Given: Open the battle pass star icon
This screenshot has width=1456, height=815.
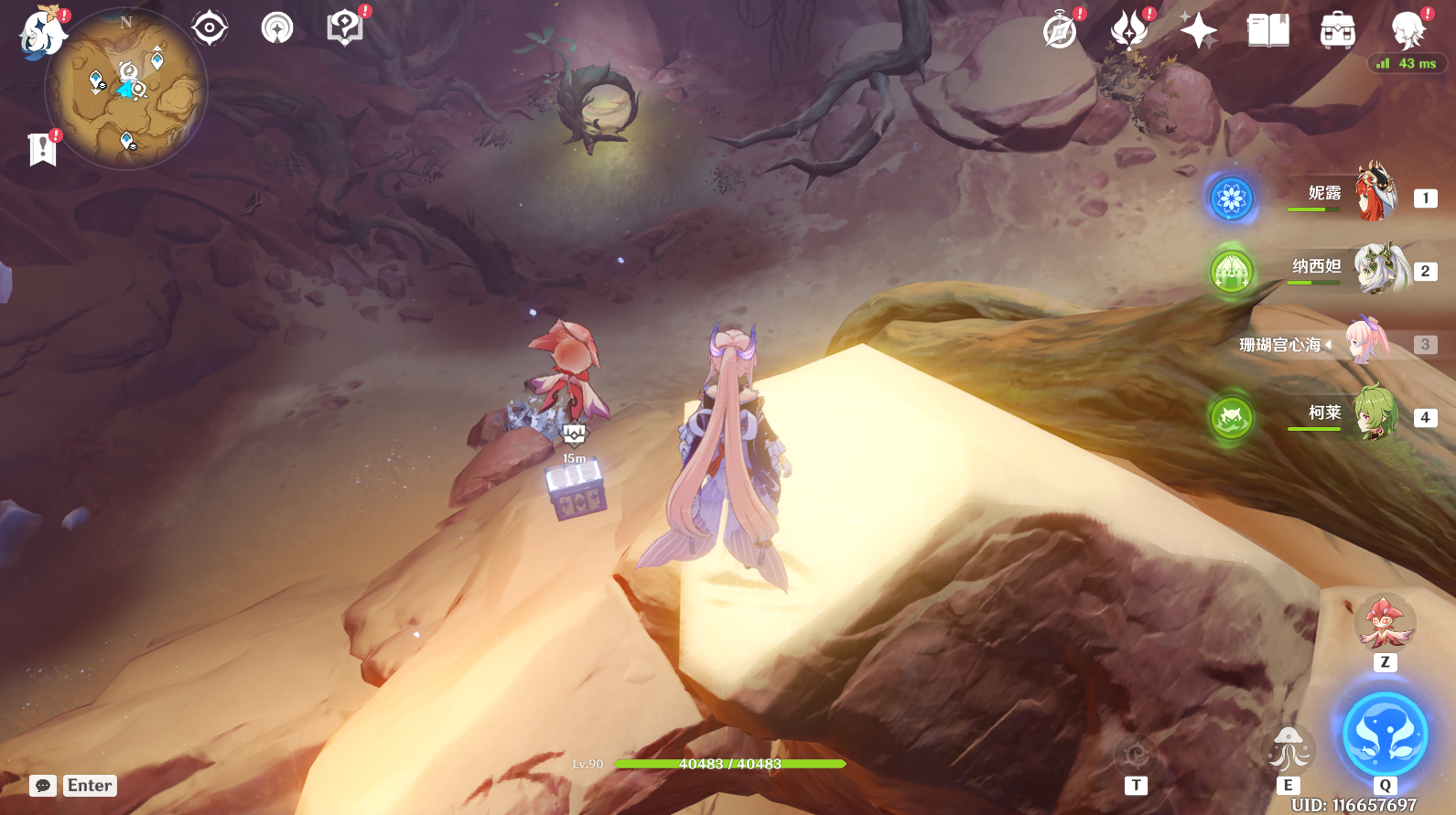Looking at the screenshot, I should (x=1199, y=28).
